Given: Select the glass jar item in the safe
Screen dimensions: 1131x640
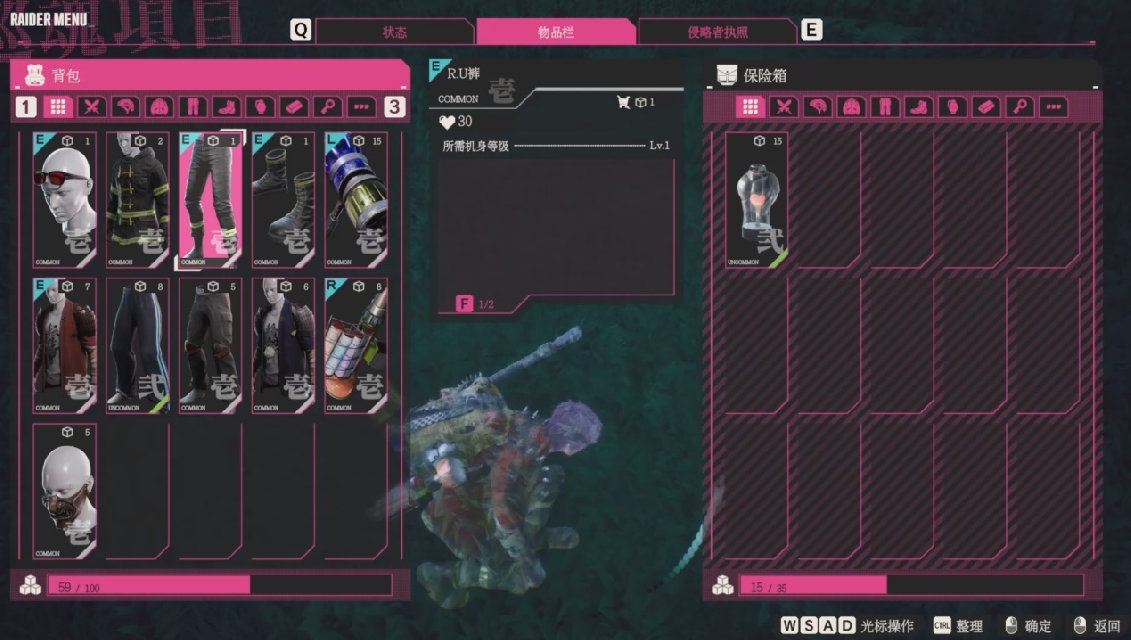Looking at the screenshot, I should tap(757, 200).
